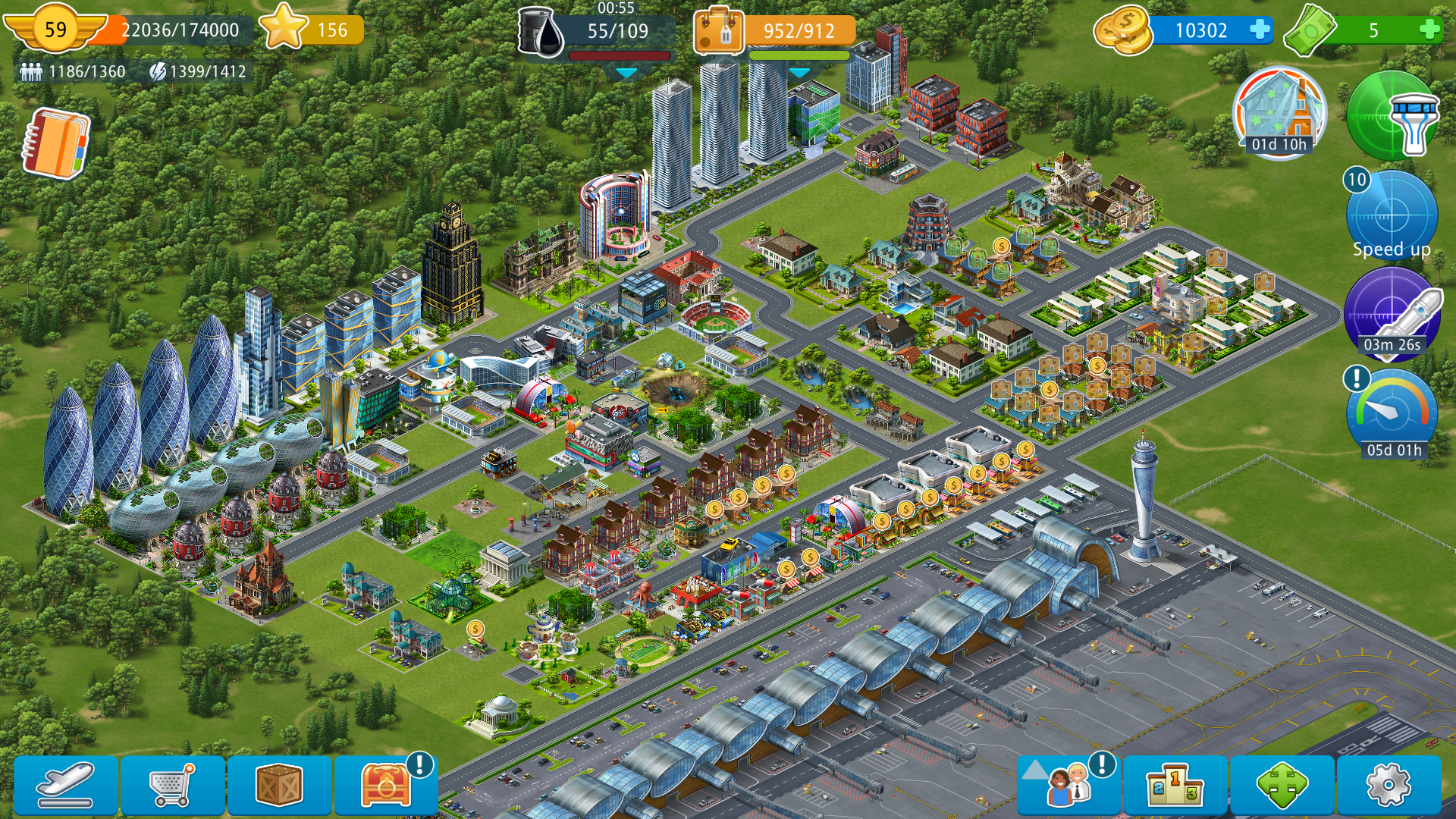Viewport: 1456px width, 819px height.
Task: Open the gear settings menu
Action: [x=1388, y=785]
